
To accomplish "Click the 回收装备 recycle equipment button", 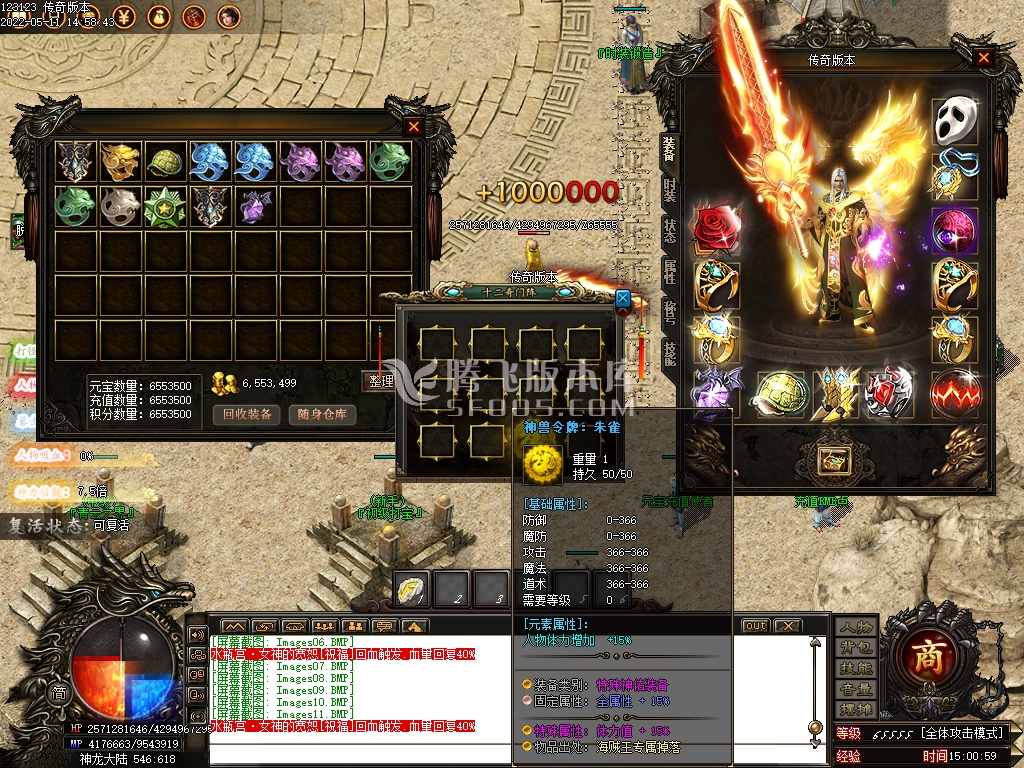I will coord(248,414).
